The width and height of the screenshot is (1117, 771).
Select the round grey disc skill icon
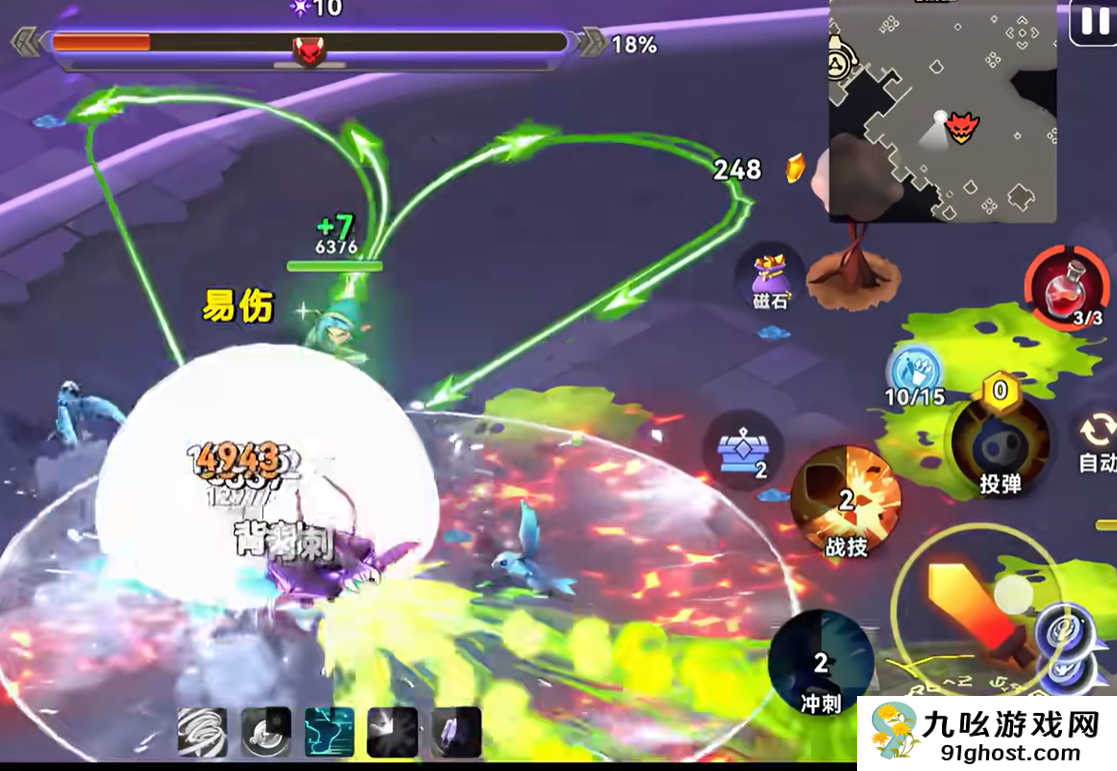[267, 732]
